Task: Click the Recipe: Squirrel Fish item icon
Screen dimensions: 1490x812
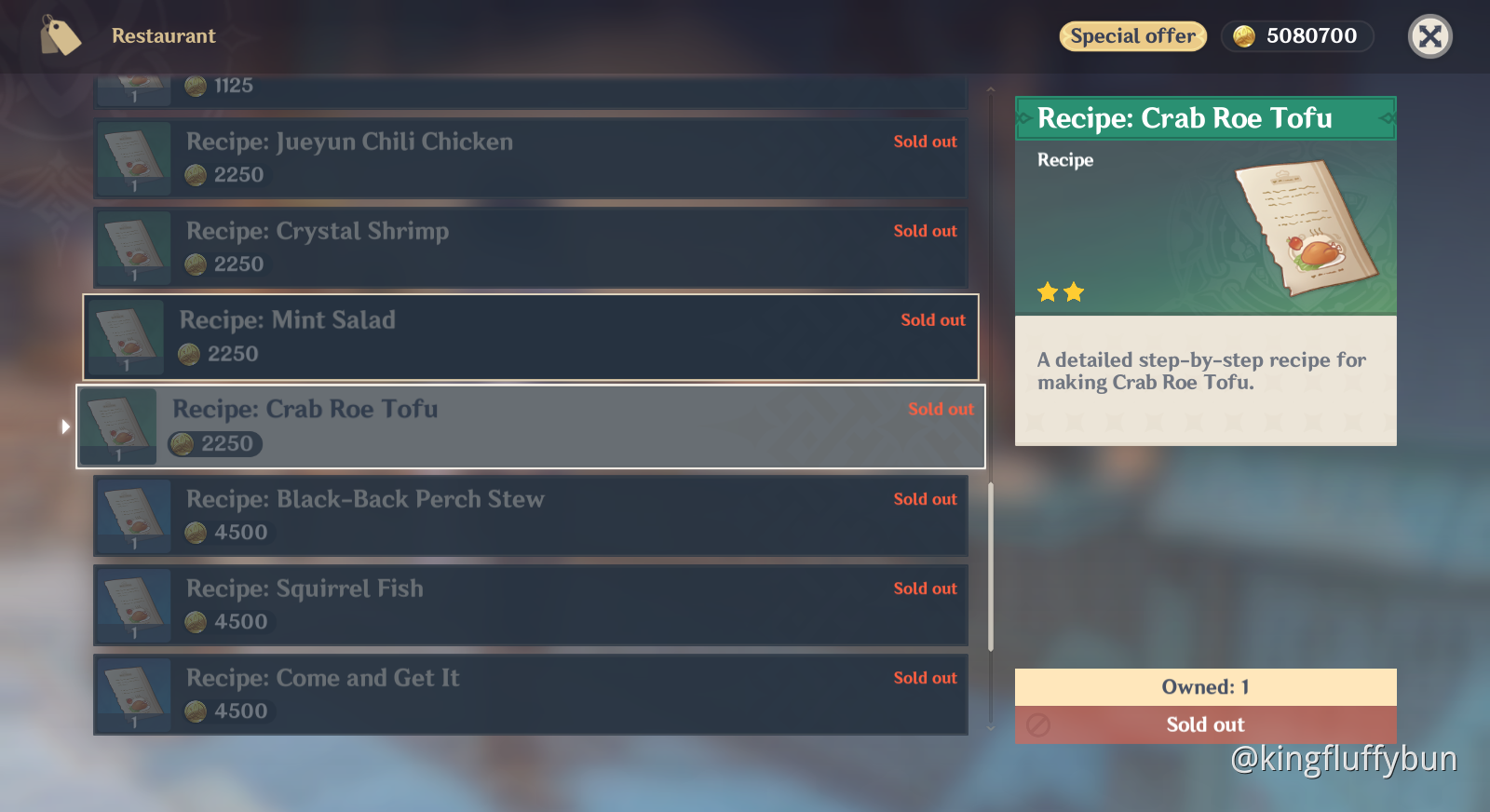Action: click(x=133, y=603)
